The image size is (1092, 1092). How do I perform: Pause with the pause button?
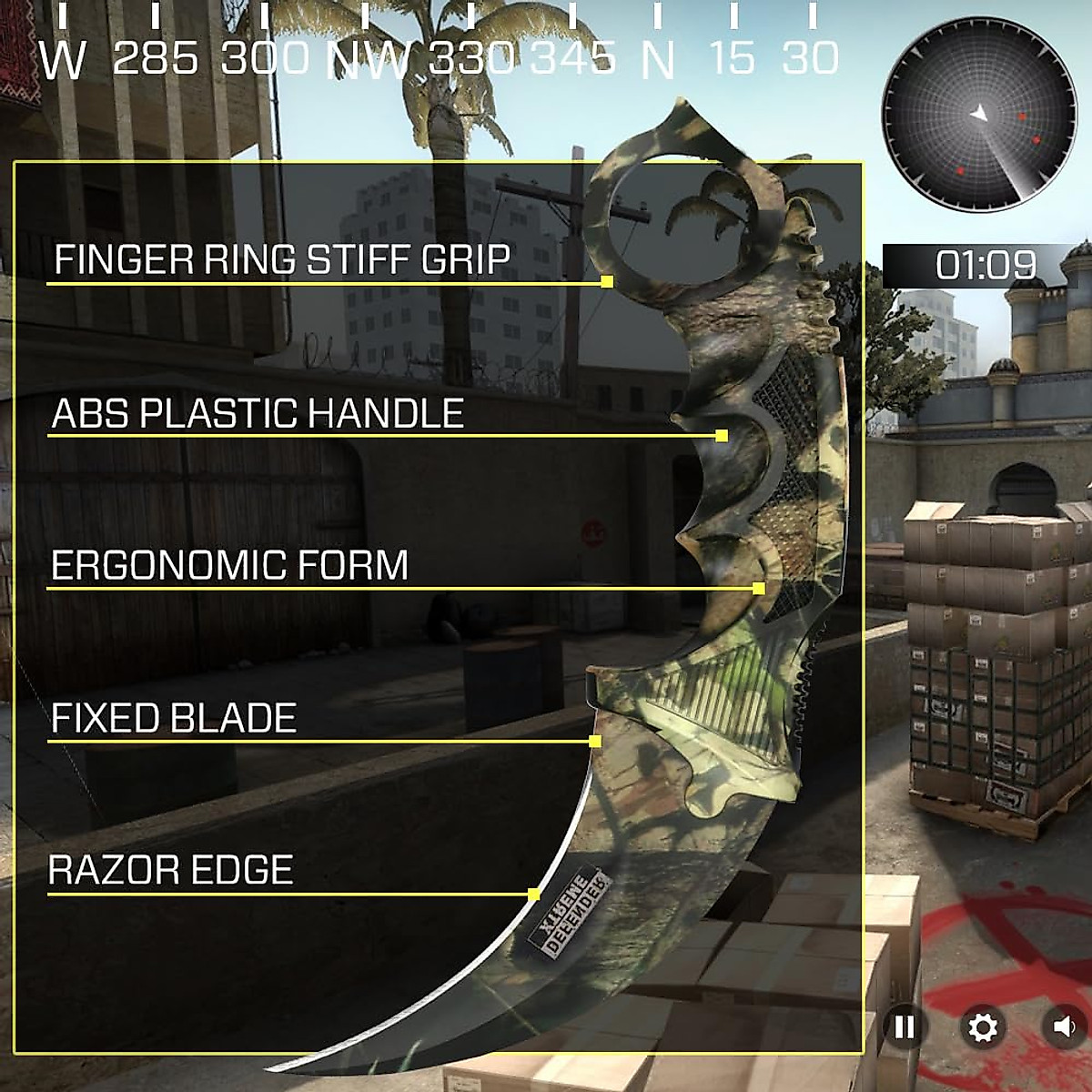pyautogui.click(x=904, y=1027)
